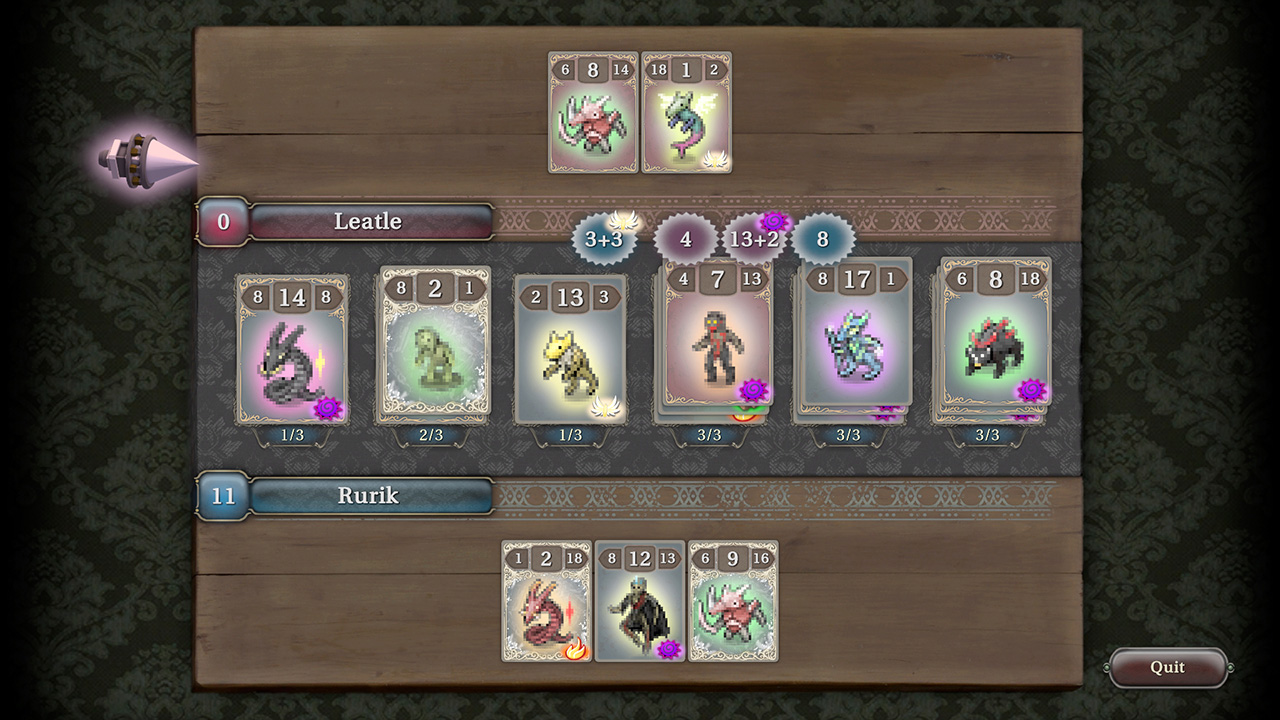Play the red dragon card from Rurik's hand

(546, 602)
